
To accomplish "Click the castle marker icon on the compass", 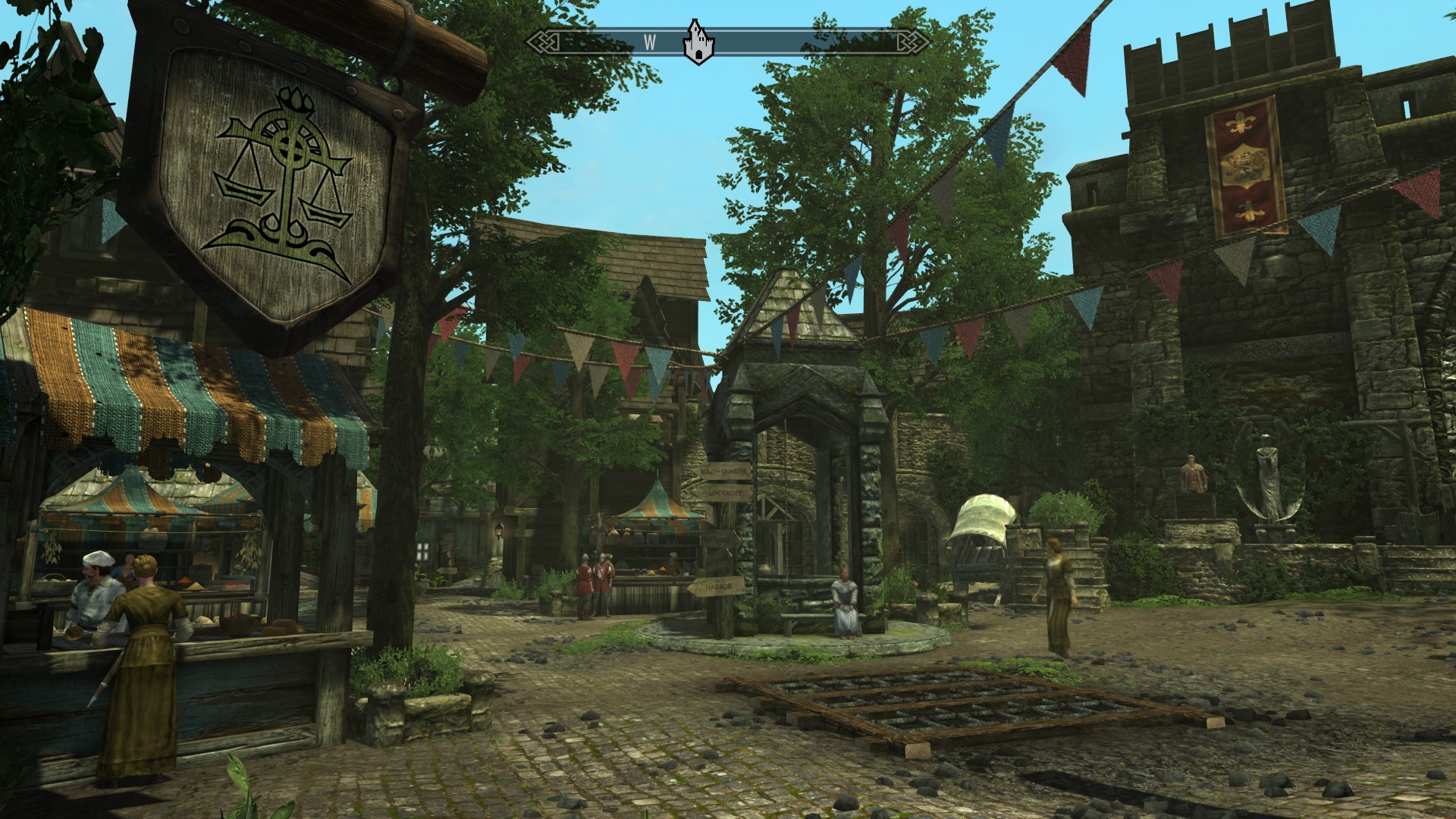I will (698, 43).
